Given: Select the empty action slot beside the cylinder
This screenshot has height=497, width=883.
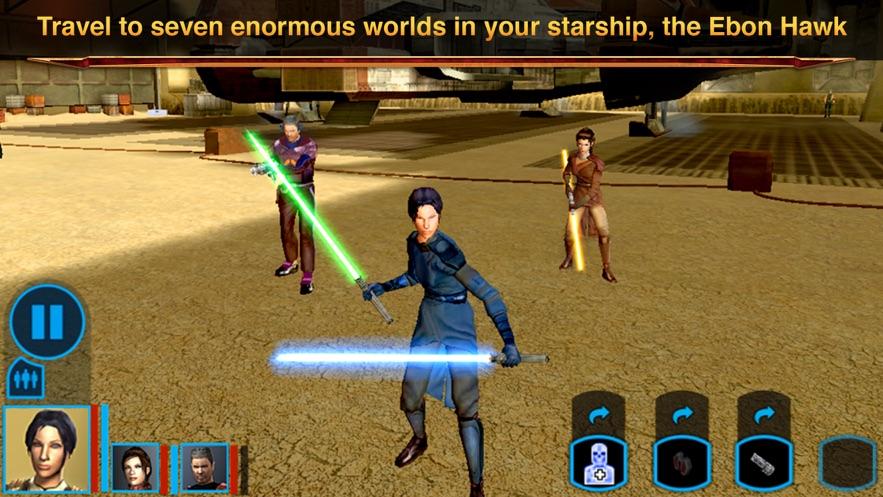Looking at the screenshot, I should point(847,463).
